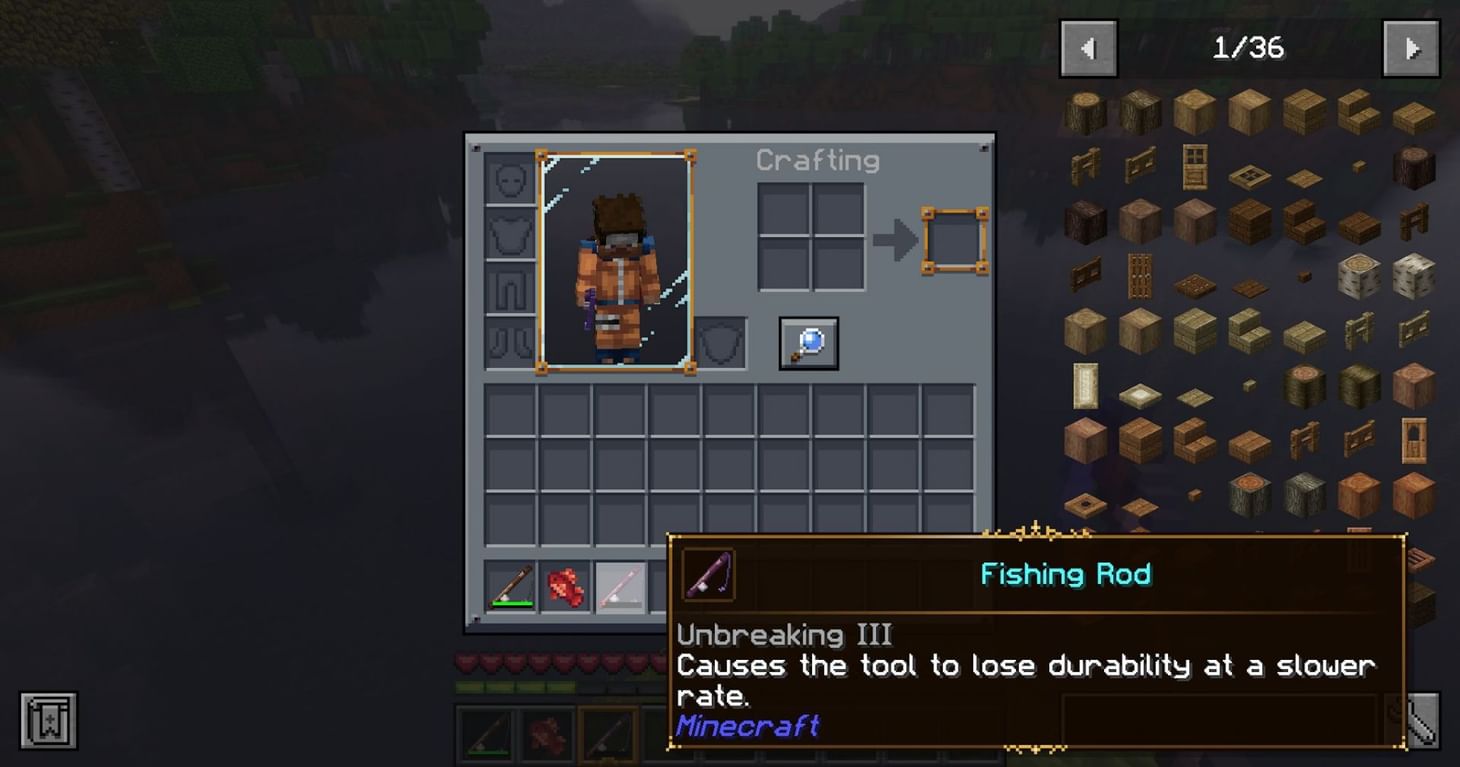The width and height of the screenshot is (1460, 767).
Task: Select the oak fence in the item list
Action: point(1087,165)
